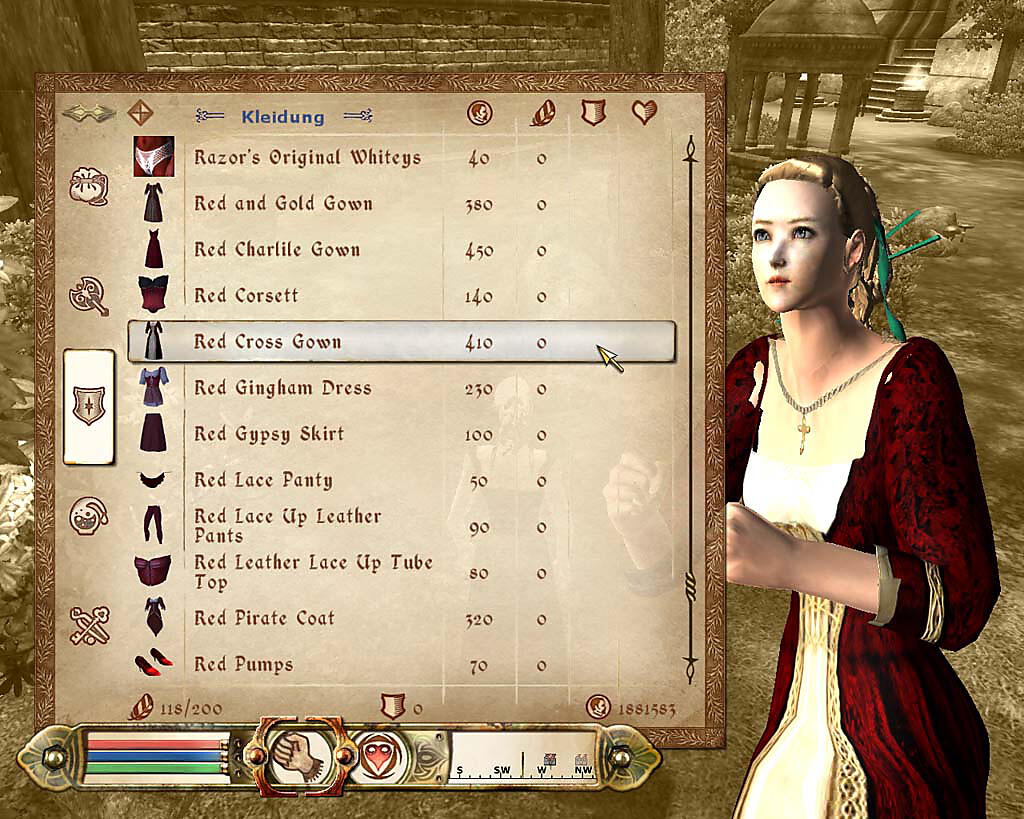Image resolution: width=1024 pixels, height=819 pixels.
Task: Switch to the weapons category tab
Action: (88, 295)
